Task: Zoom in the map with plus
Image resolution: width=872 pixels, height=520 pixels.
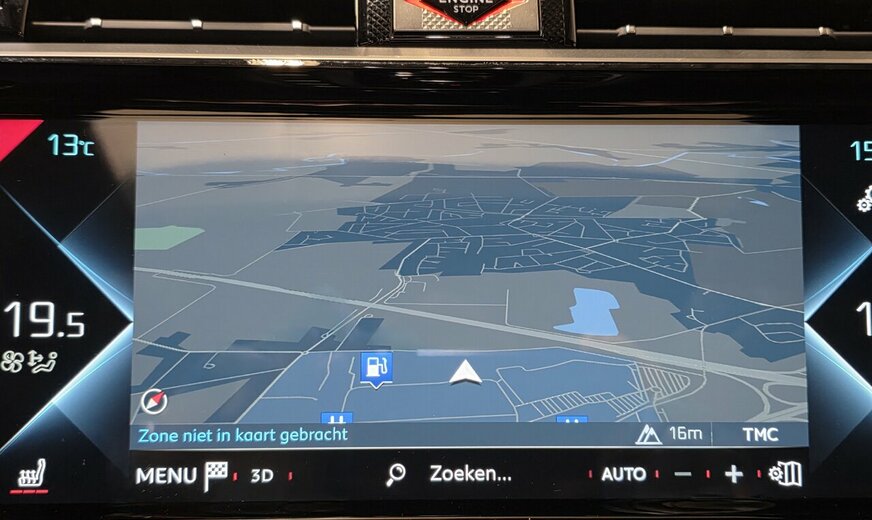Action: pos(734,475)
